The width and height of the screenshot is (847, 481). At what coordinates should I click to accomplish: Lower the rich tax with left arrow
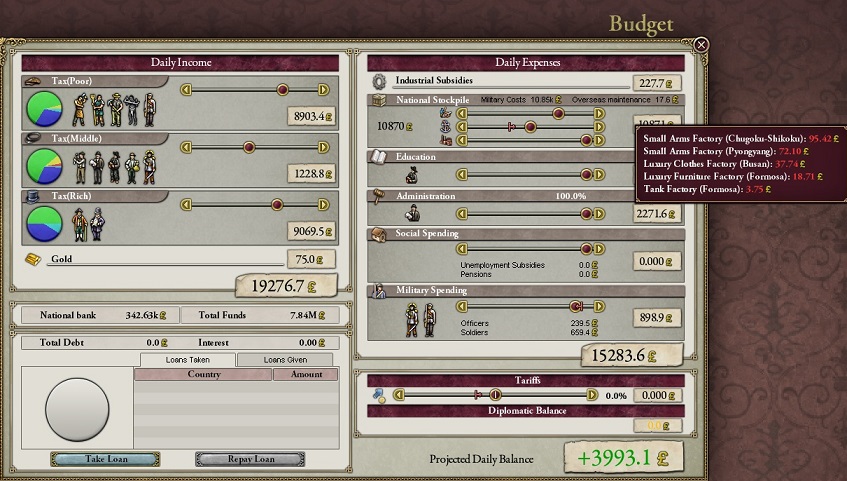[x=185, y=205]
